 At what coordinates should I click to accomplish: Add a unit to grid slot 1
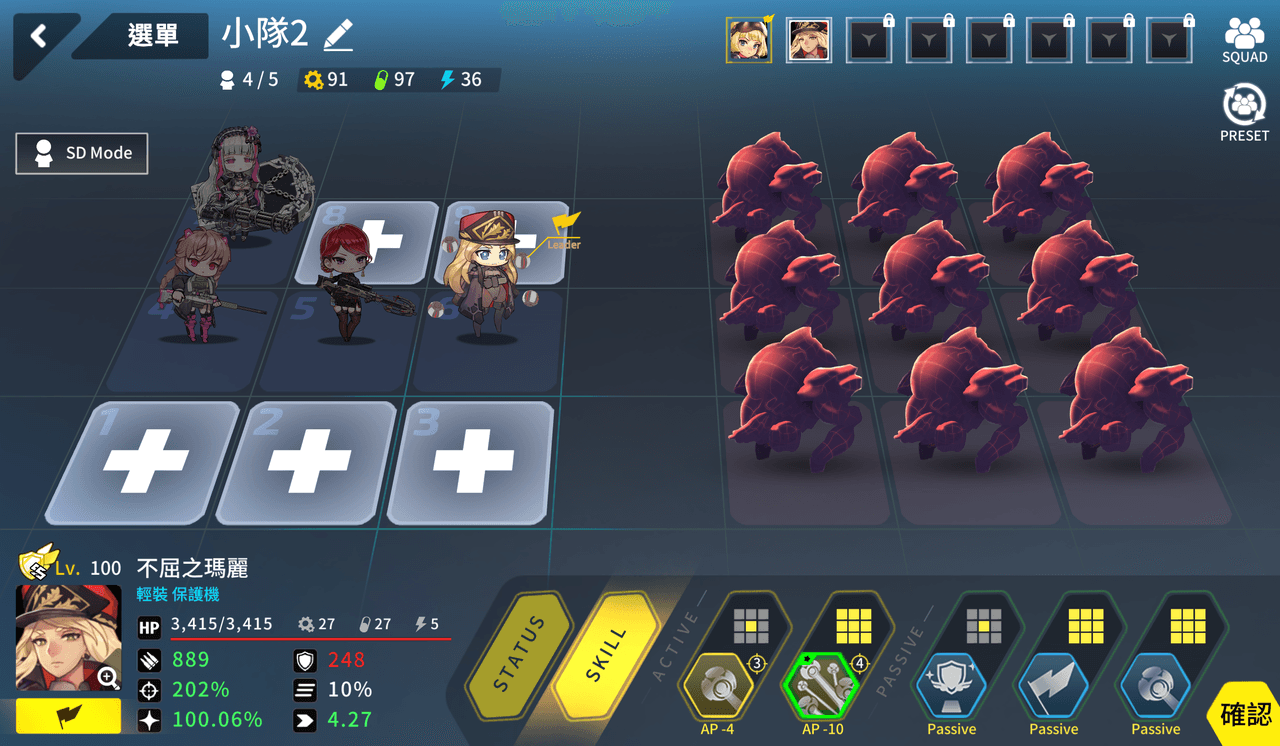(x=146, y=462)
